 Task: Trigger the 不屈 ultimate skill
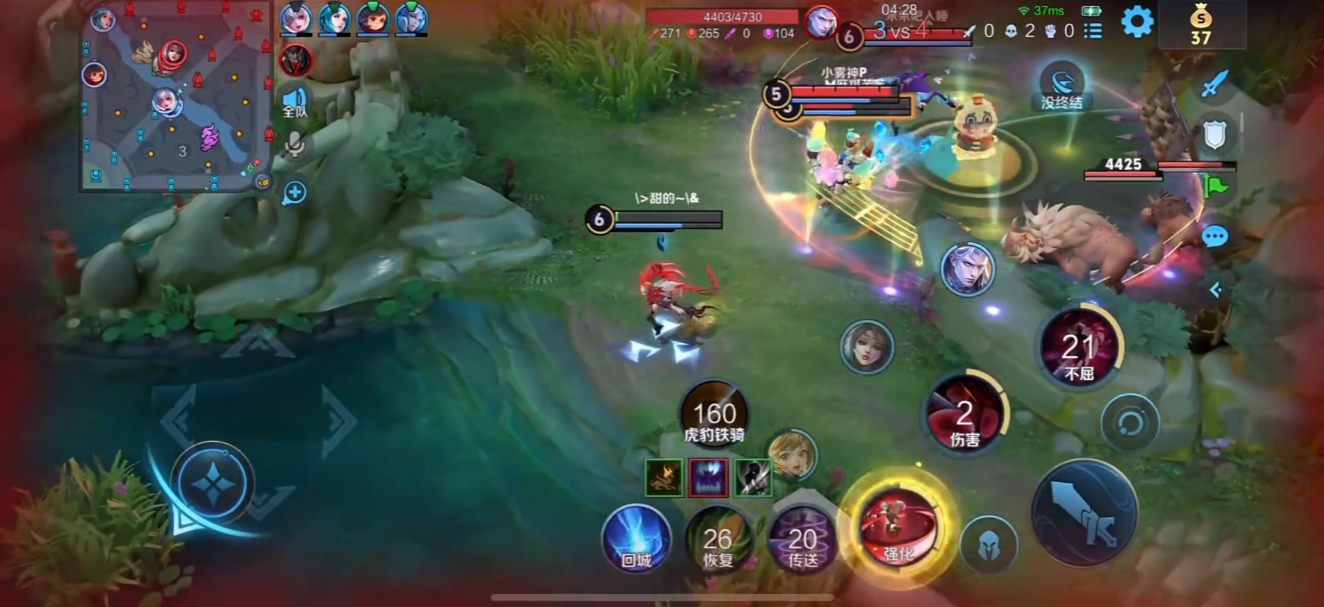tap(1079, 349)
